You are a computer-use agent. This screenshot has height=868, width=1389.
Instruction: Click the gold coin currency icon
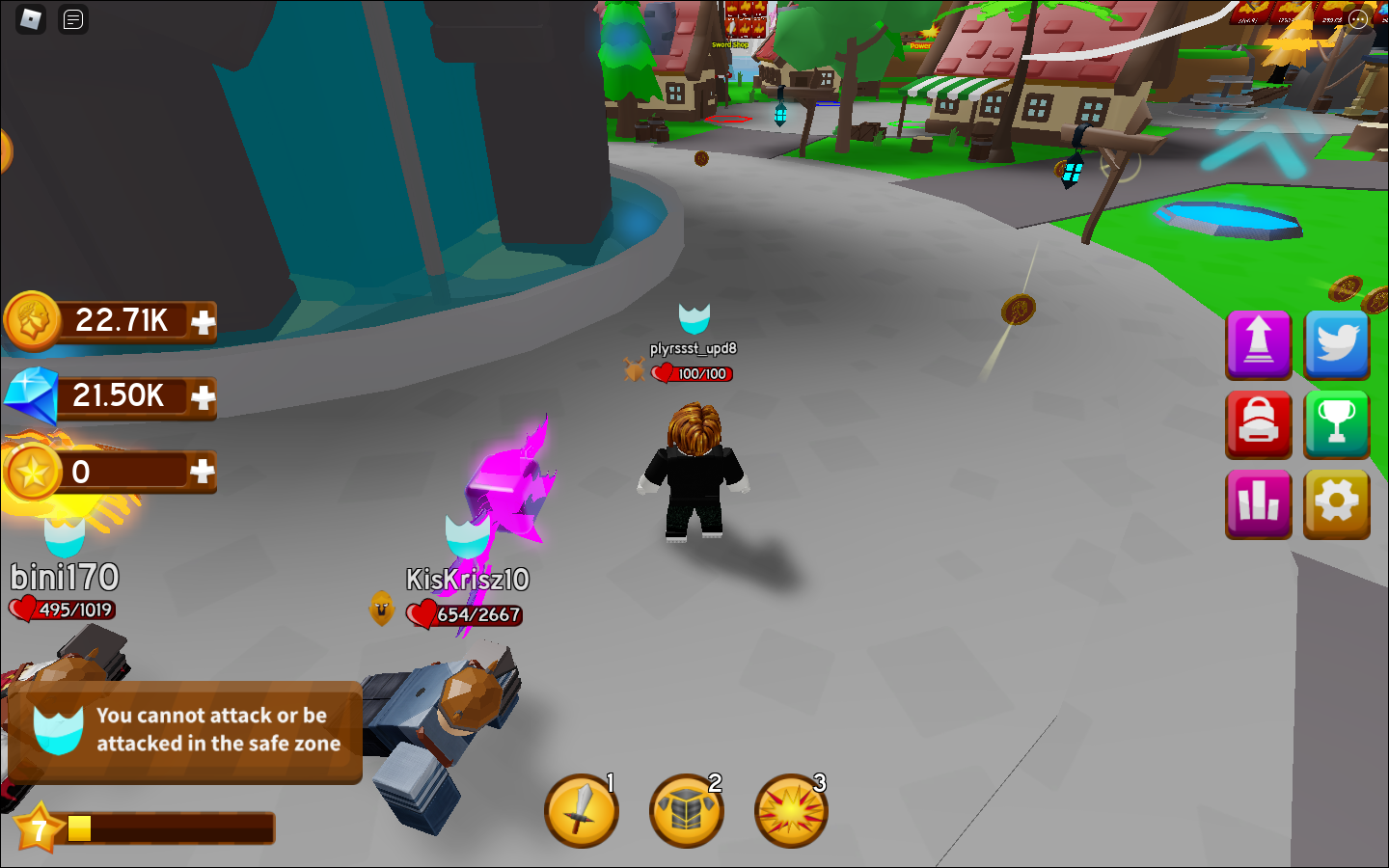(x=32, y=322)
